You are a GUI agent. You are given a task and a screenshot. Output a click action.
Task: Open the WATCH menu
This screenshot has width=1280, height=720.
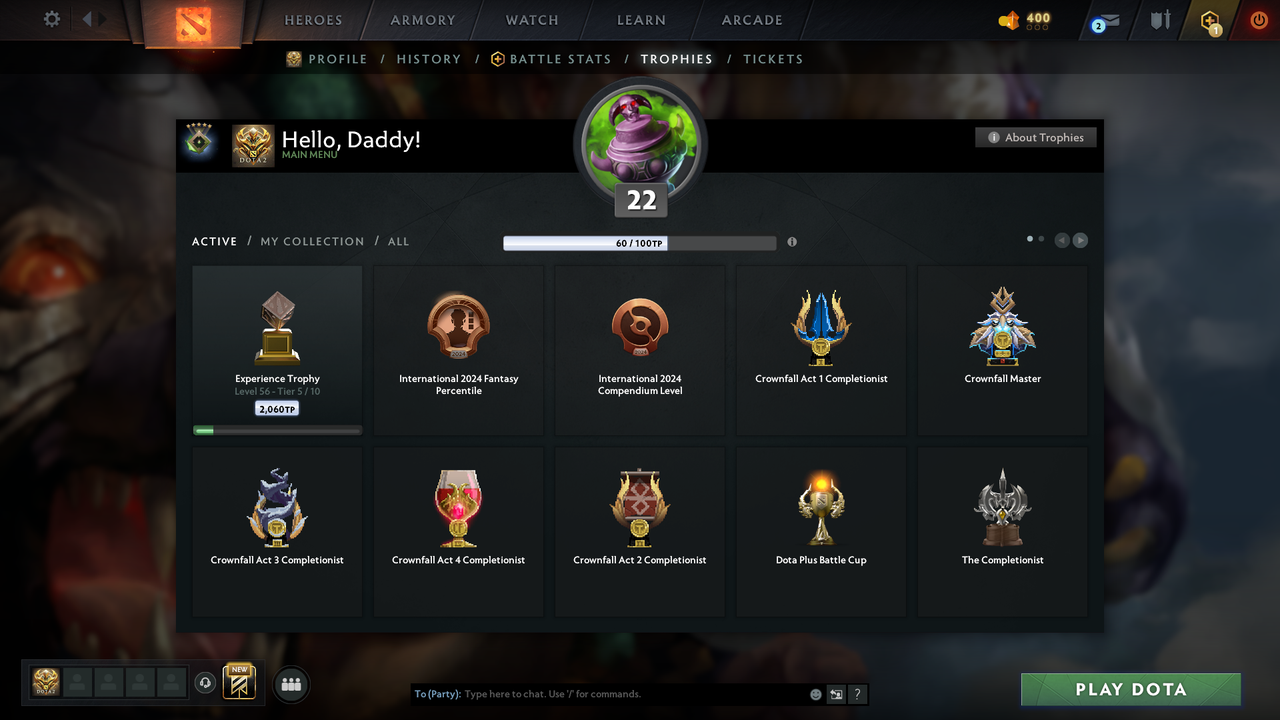click(x=531, y=19)
